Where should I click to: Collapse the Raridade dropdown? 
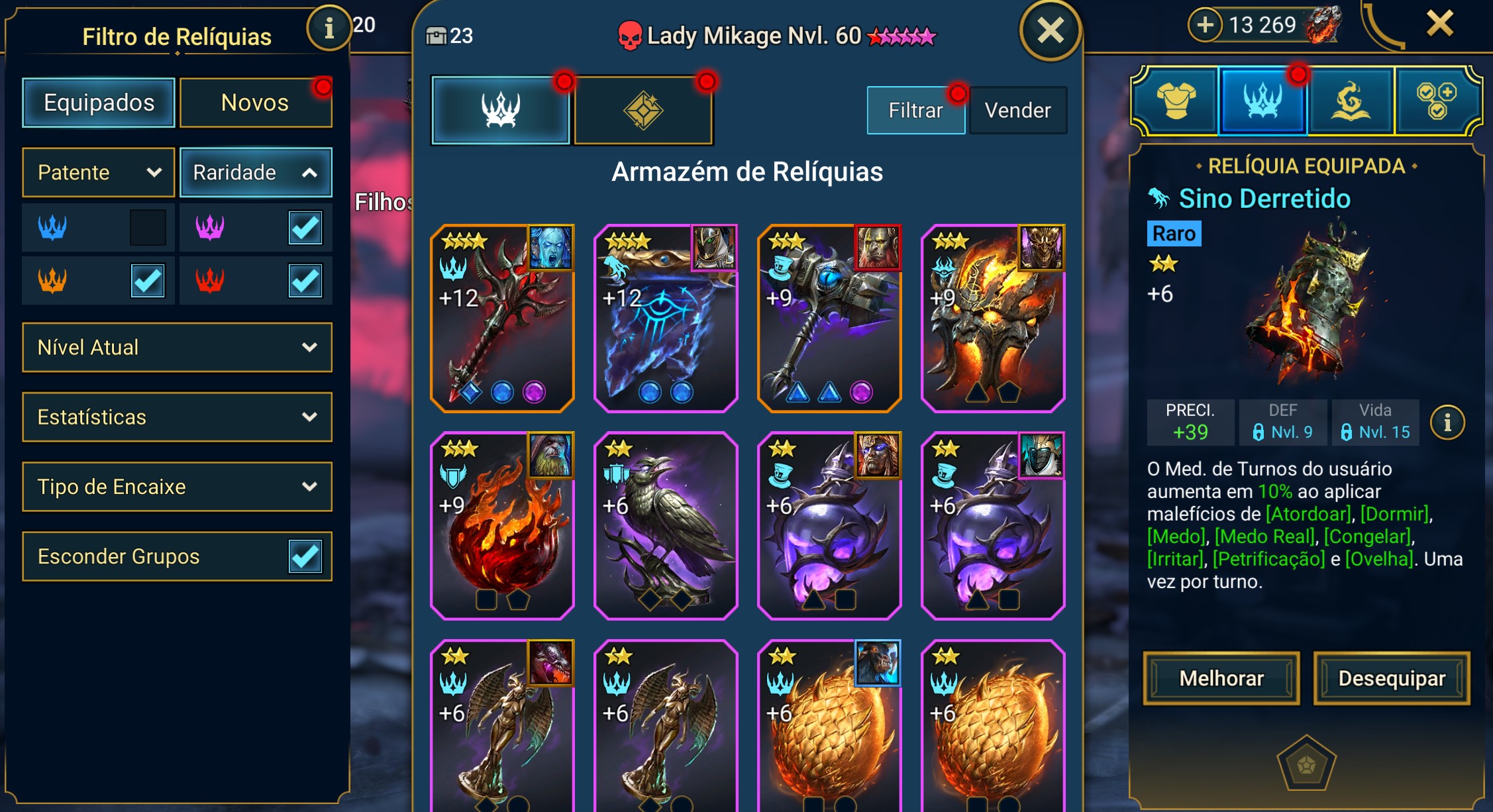coord(255,172)
